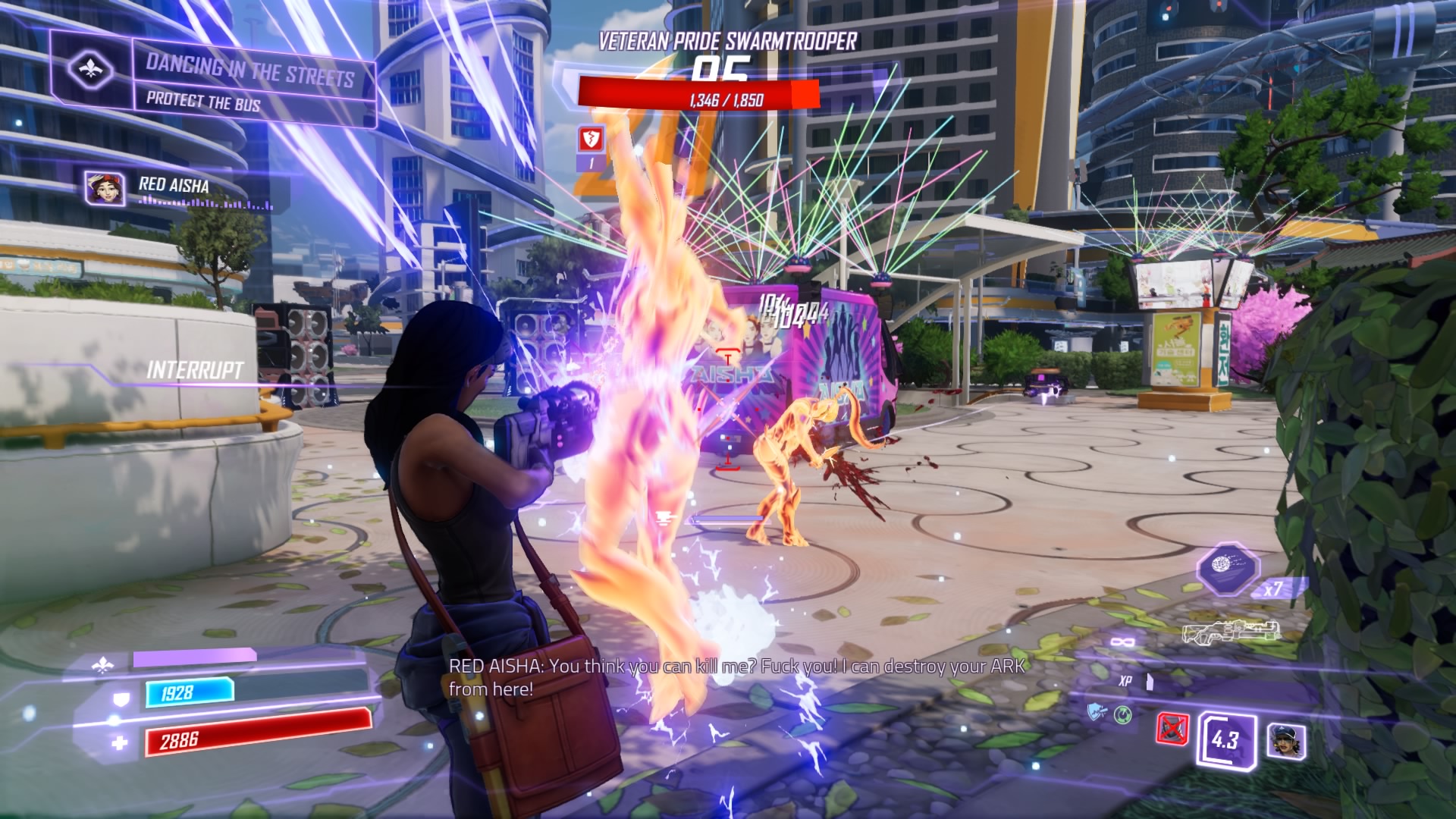Activate the disco ball gadget icon
This screenshot has width=1456, height=819.
(1228, 568)
